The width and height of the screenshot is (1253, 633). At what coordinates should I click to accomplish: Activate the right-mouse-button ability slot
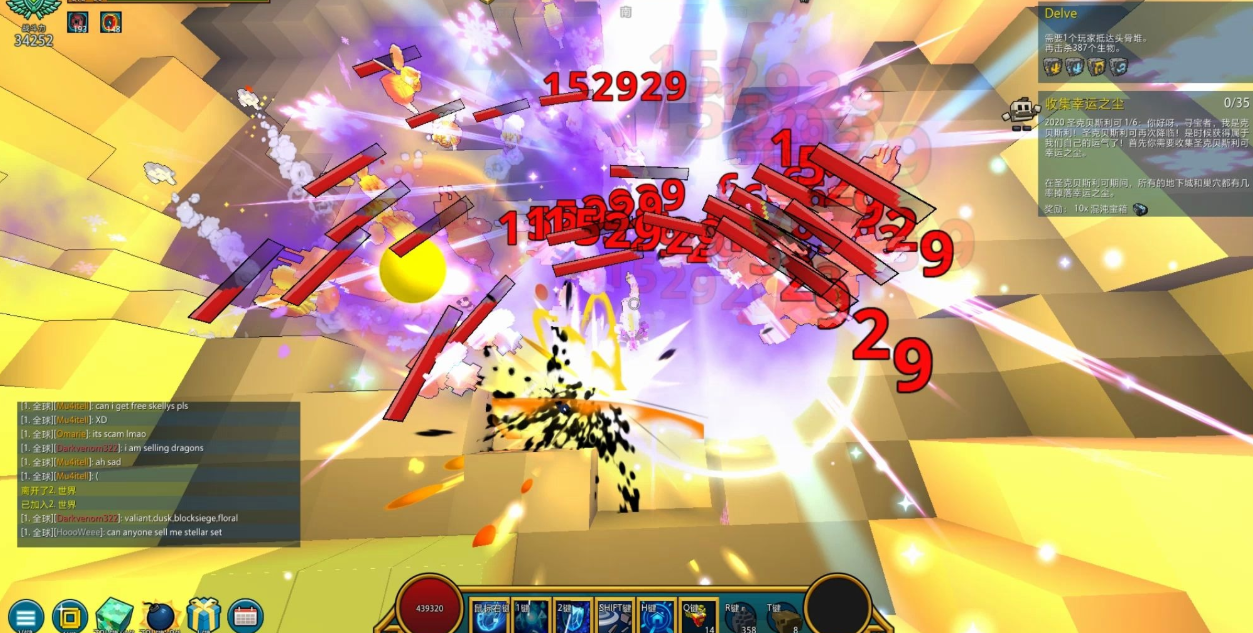pos(490,616)
